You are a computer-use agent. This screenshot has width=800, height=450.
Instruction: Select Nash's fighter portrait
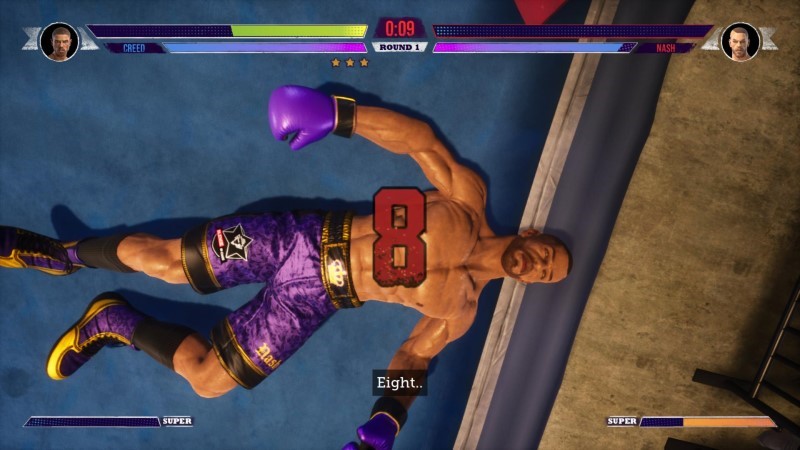click(740, 41)
